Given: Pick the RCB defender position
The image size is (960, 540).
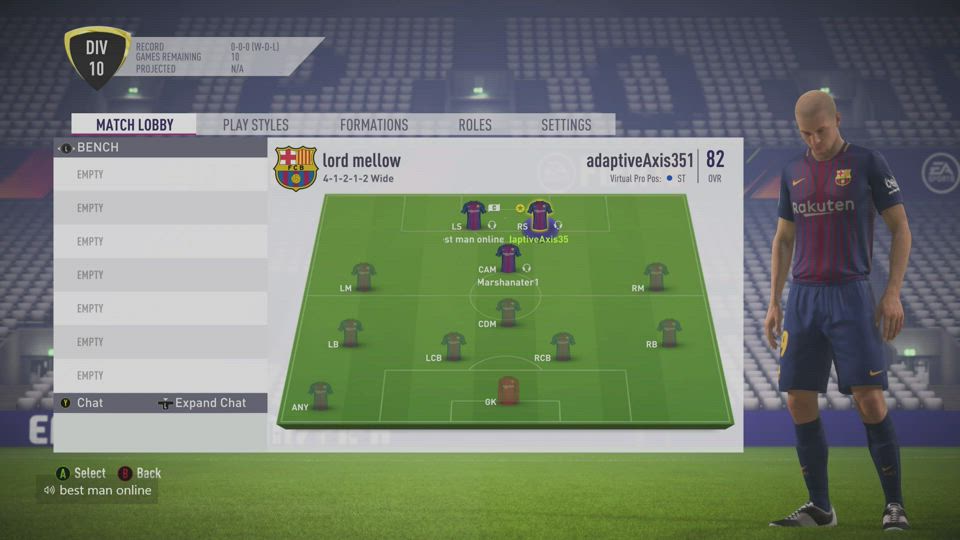Looking at the screenshot, I should (562, 346).
